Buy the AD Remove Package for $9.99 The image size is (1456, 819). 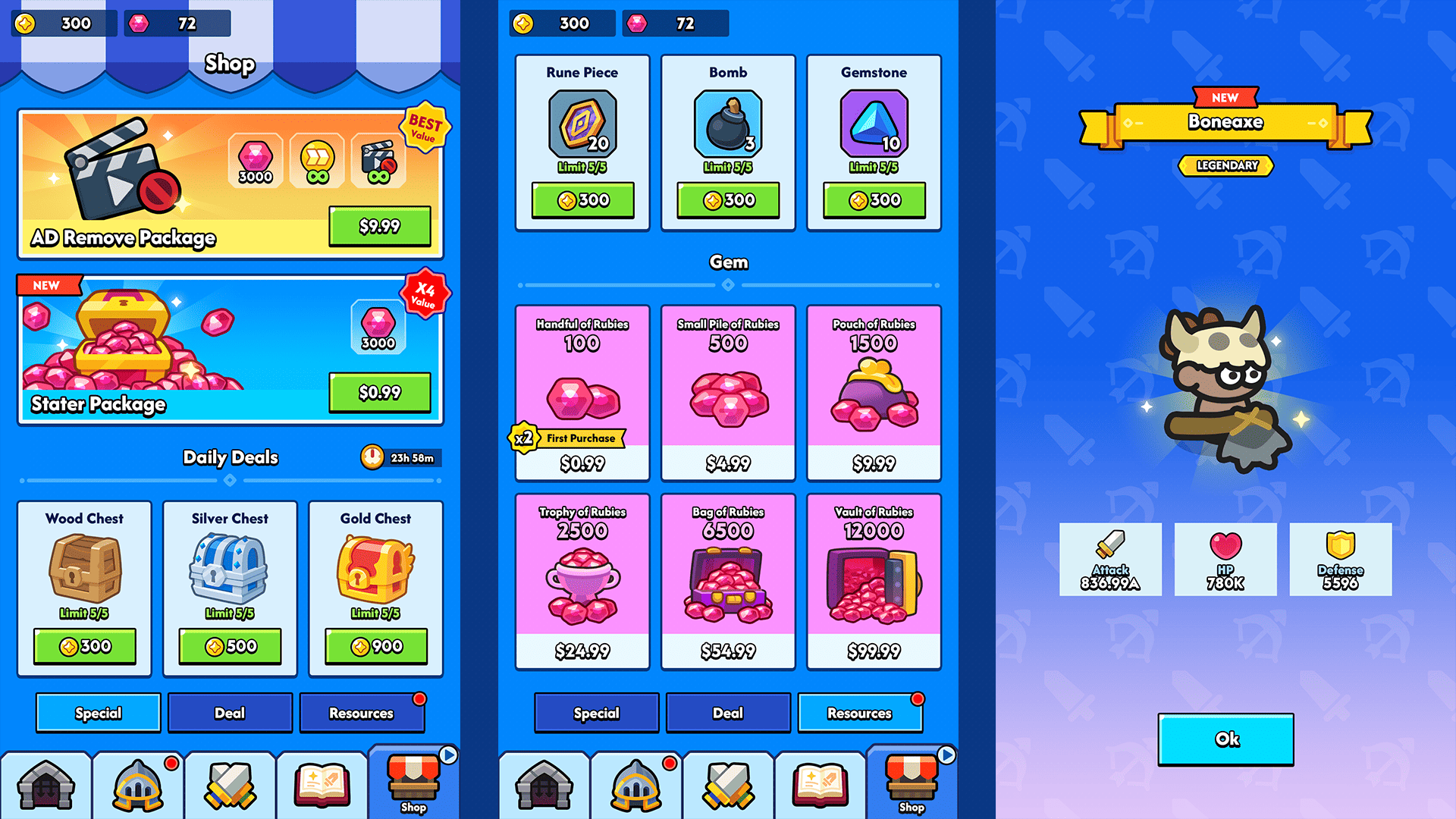pyautogui.click(x=380, y=226)
